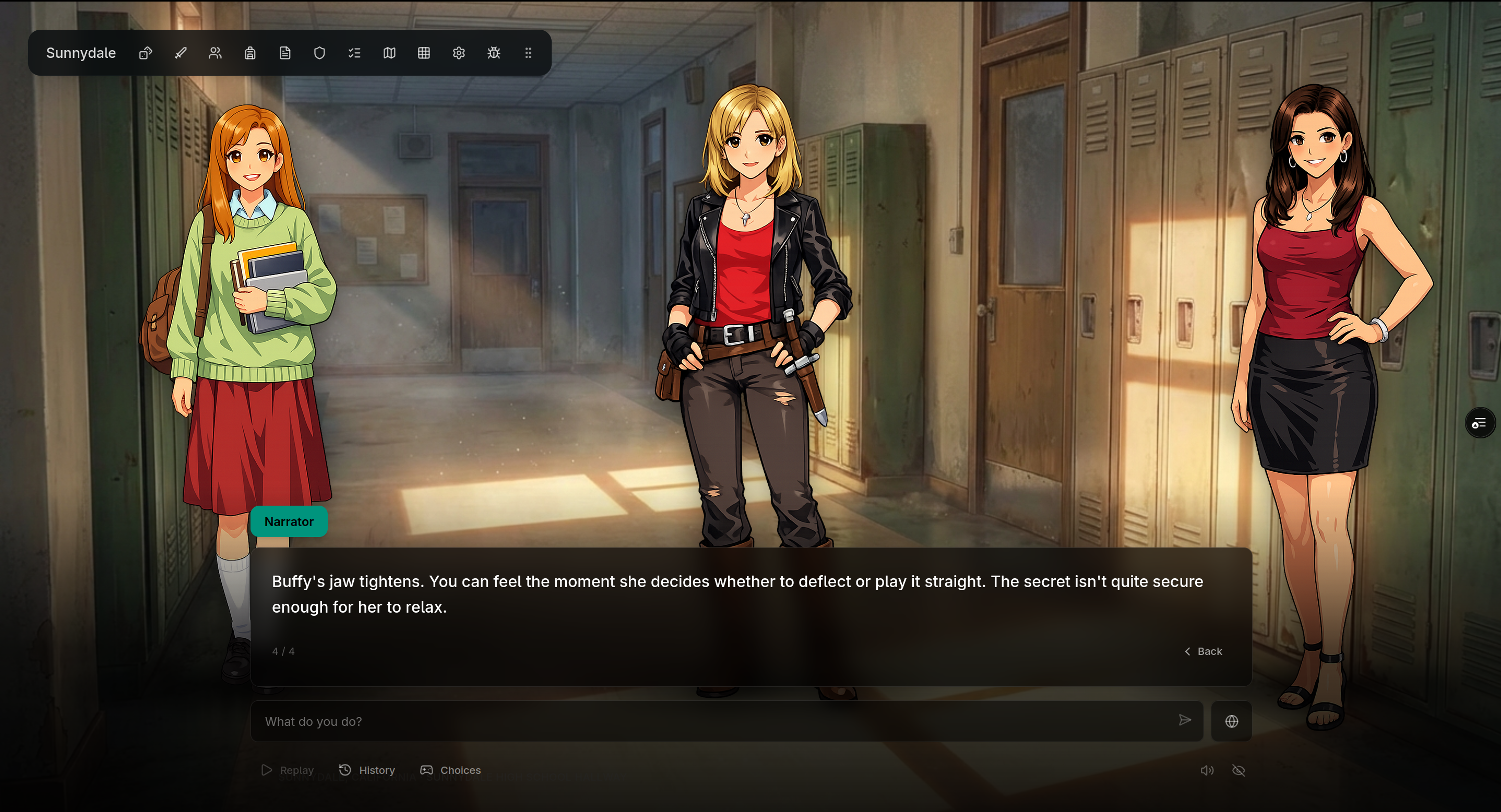Hide the interface with the crossed-eye icon

(1239, 771)
